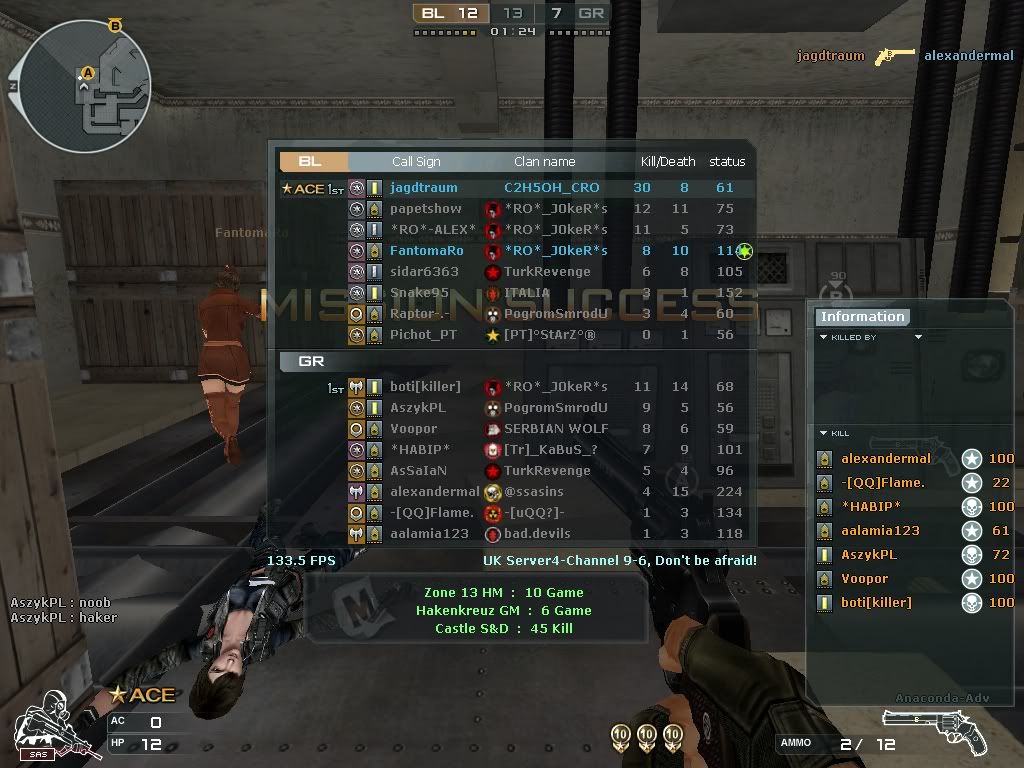
Task: Select the AsSaIaN row in GR team
Action: (x=418, y=471)
